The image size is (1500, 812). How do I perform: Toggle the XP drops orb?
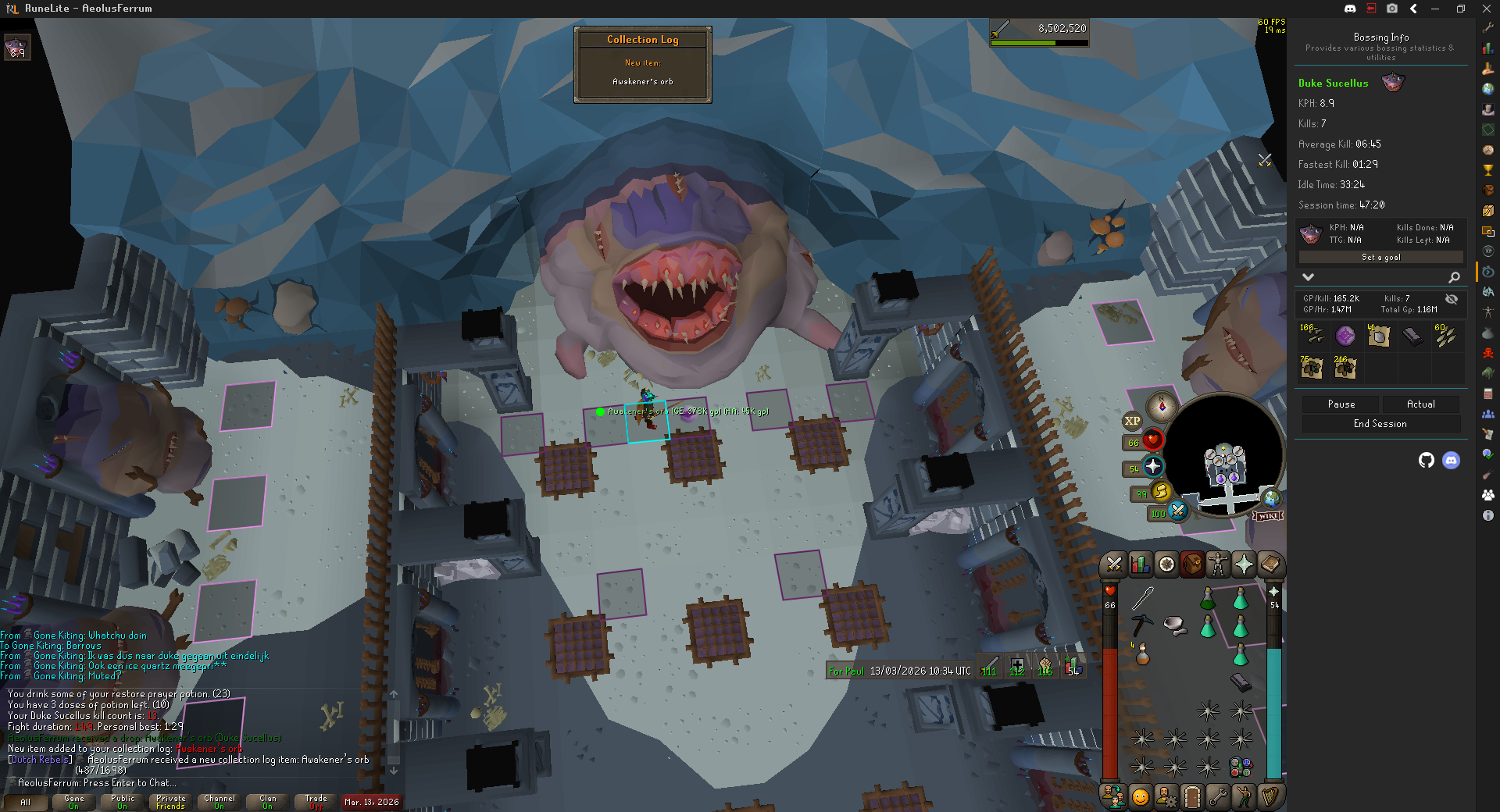tap(1132, 421)
